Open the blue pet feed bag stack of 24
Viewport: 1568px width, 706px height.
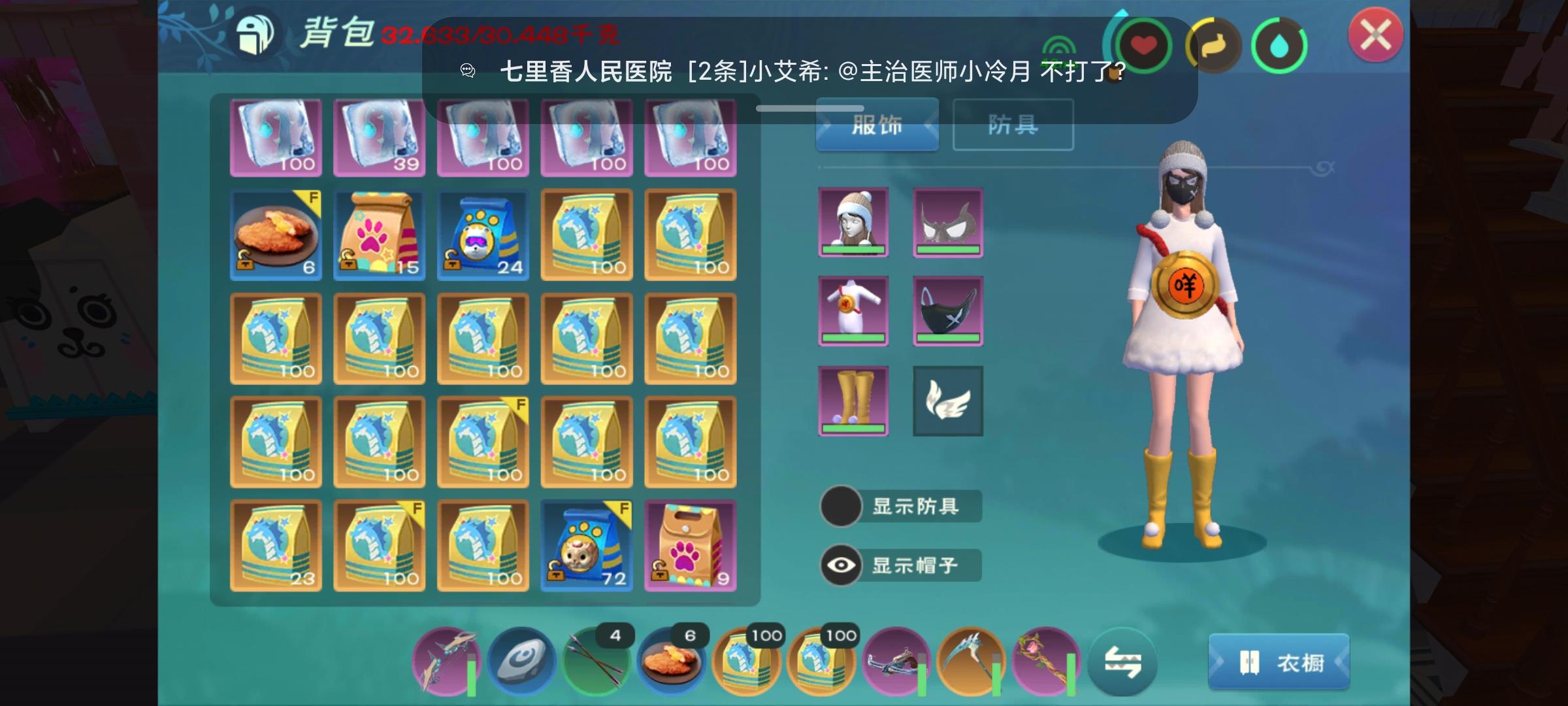482,235
